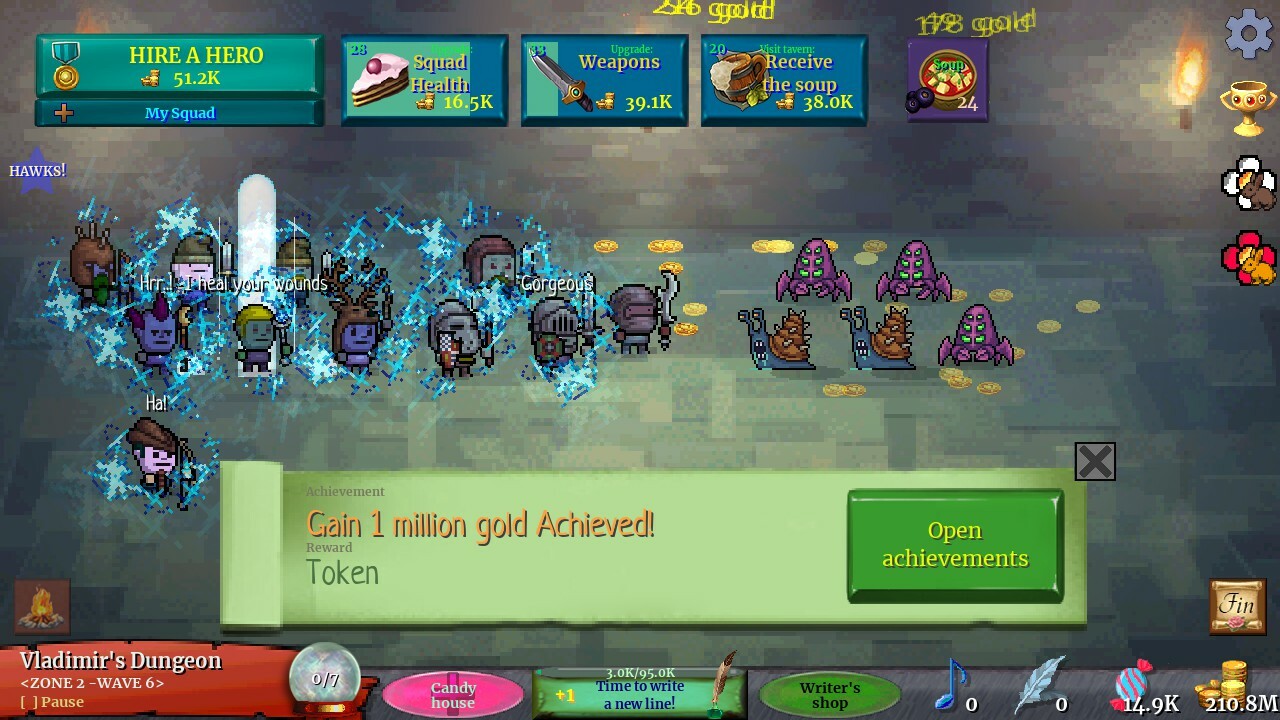1280x720 pixels.
Task: Dismiss the achievement popup with the X
Action: 1094,461
